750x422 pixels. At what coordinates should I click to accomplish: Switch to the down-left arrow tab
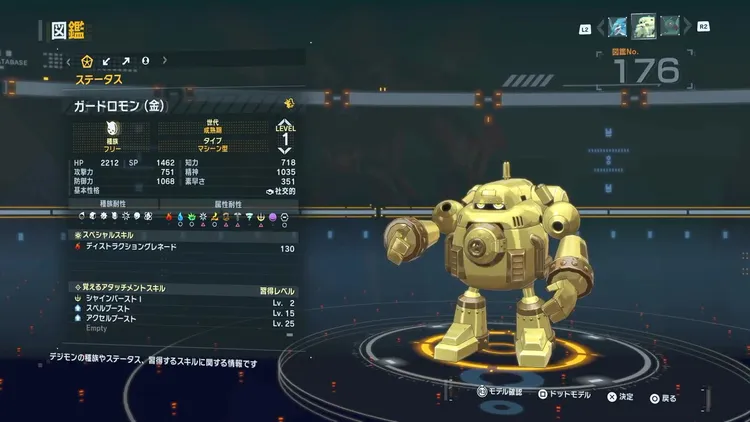click(107, 60)
